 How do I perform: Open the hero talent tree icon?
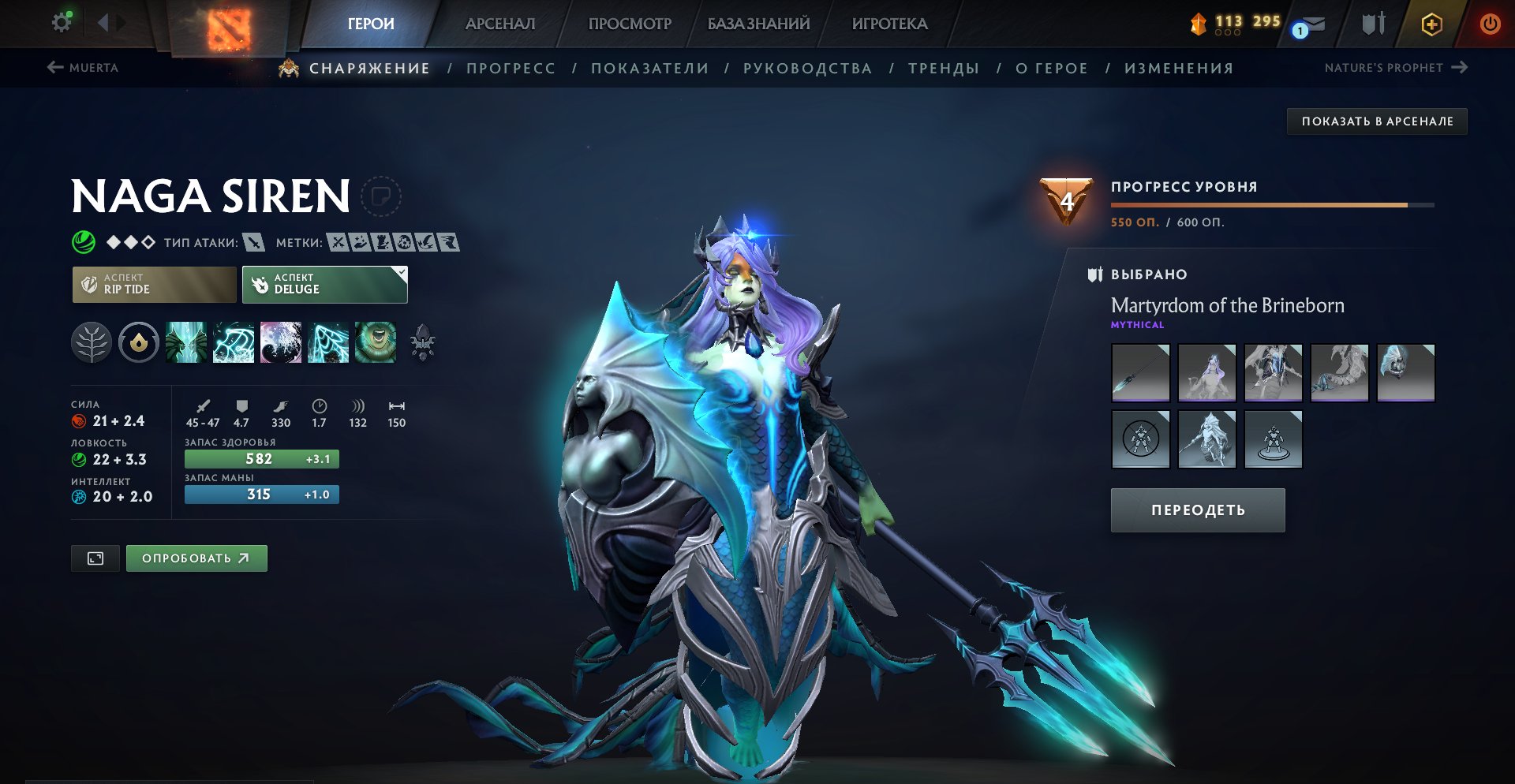click(x=92, y=342)
